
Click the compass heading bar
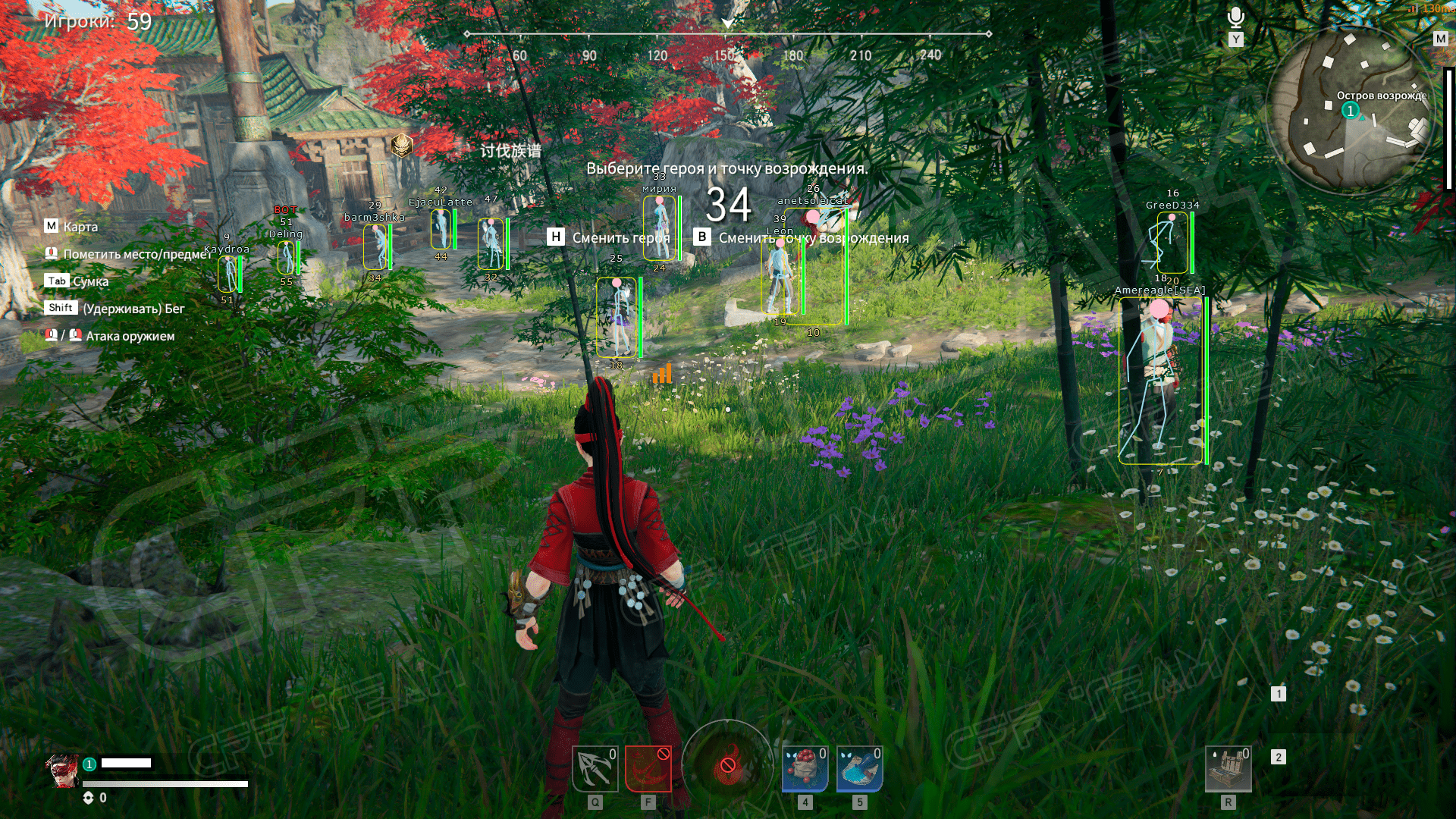coord(727,35)
